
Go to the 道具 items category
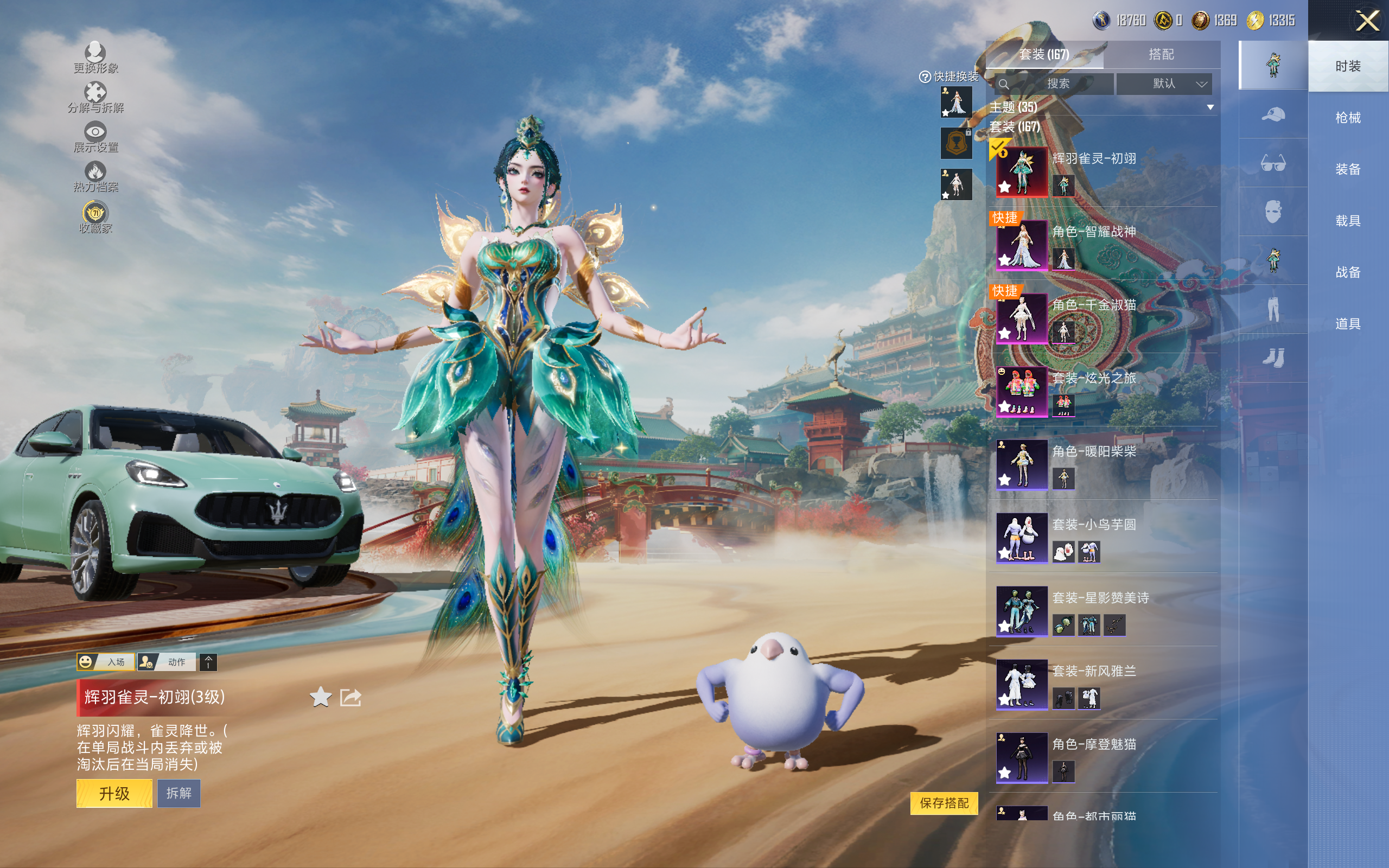coord(1348,324)
